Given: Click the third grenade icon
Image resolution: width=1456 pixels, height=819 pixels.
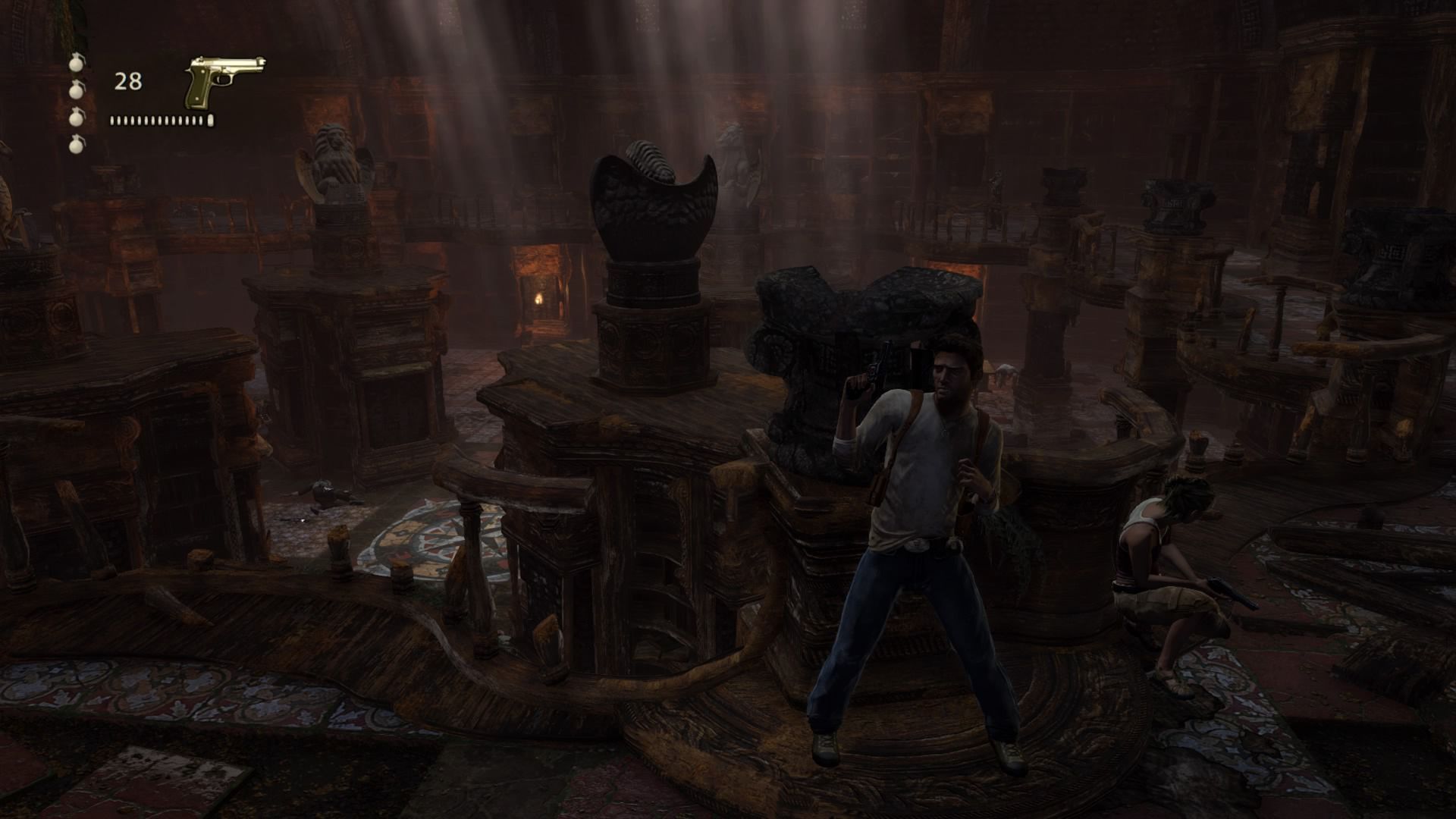Looking at the screenshot, I should point(76,118).
